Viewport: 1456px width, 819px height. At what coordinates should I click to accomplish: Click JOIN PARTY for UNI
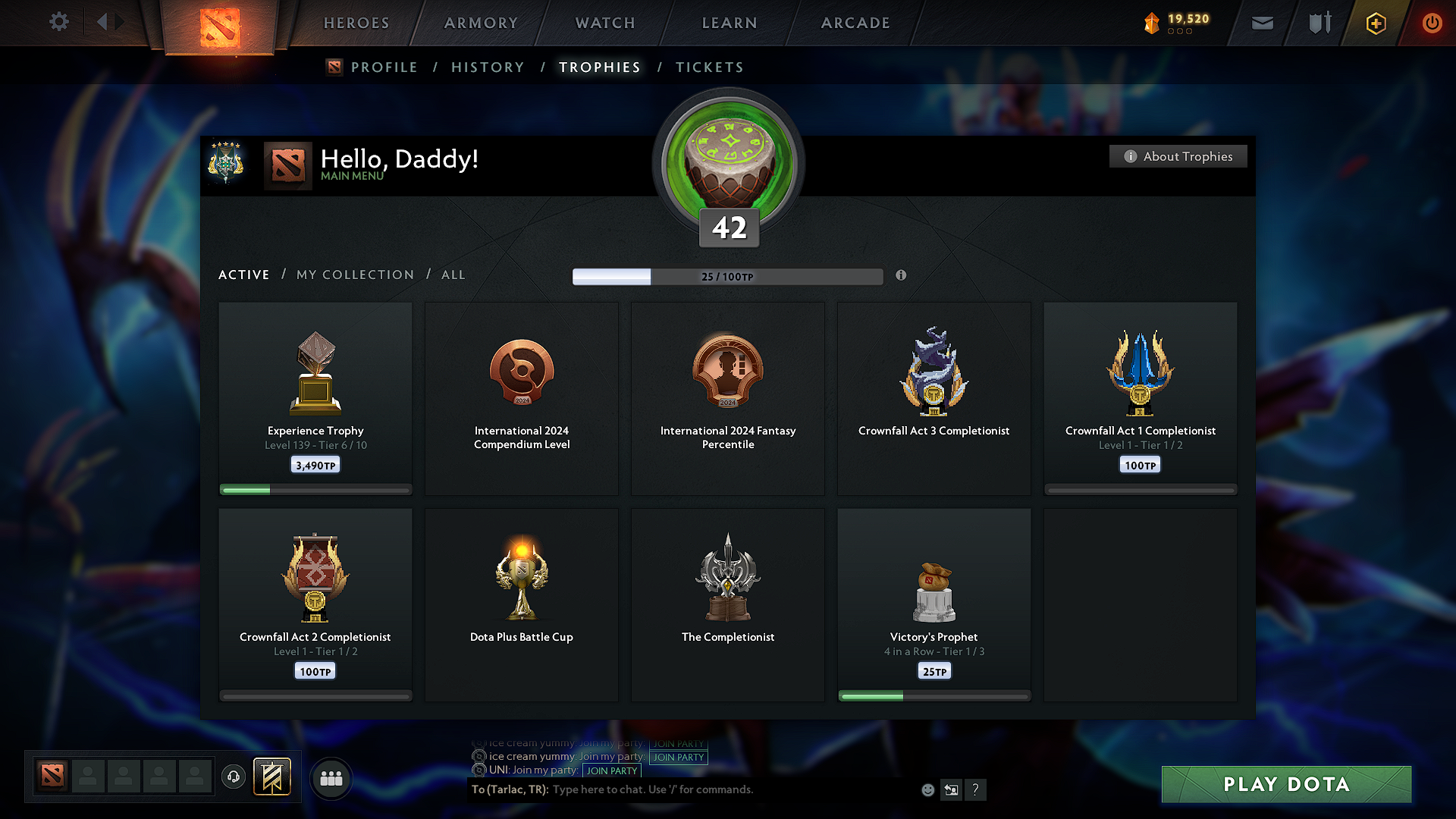612,770
